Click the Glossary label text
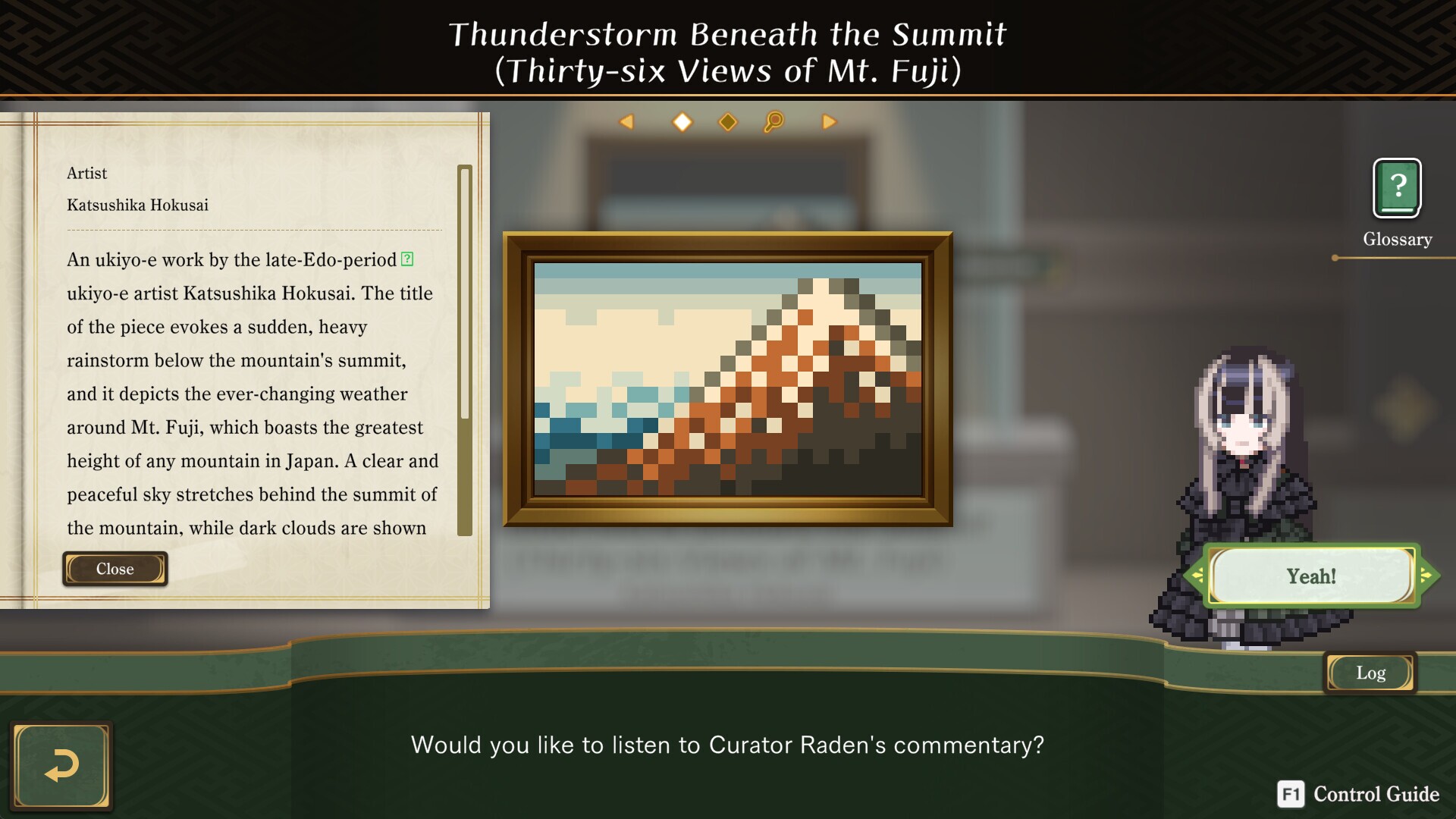This screenshot has height=819, width=1456. coord(1397,239)
